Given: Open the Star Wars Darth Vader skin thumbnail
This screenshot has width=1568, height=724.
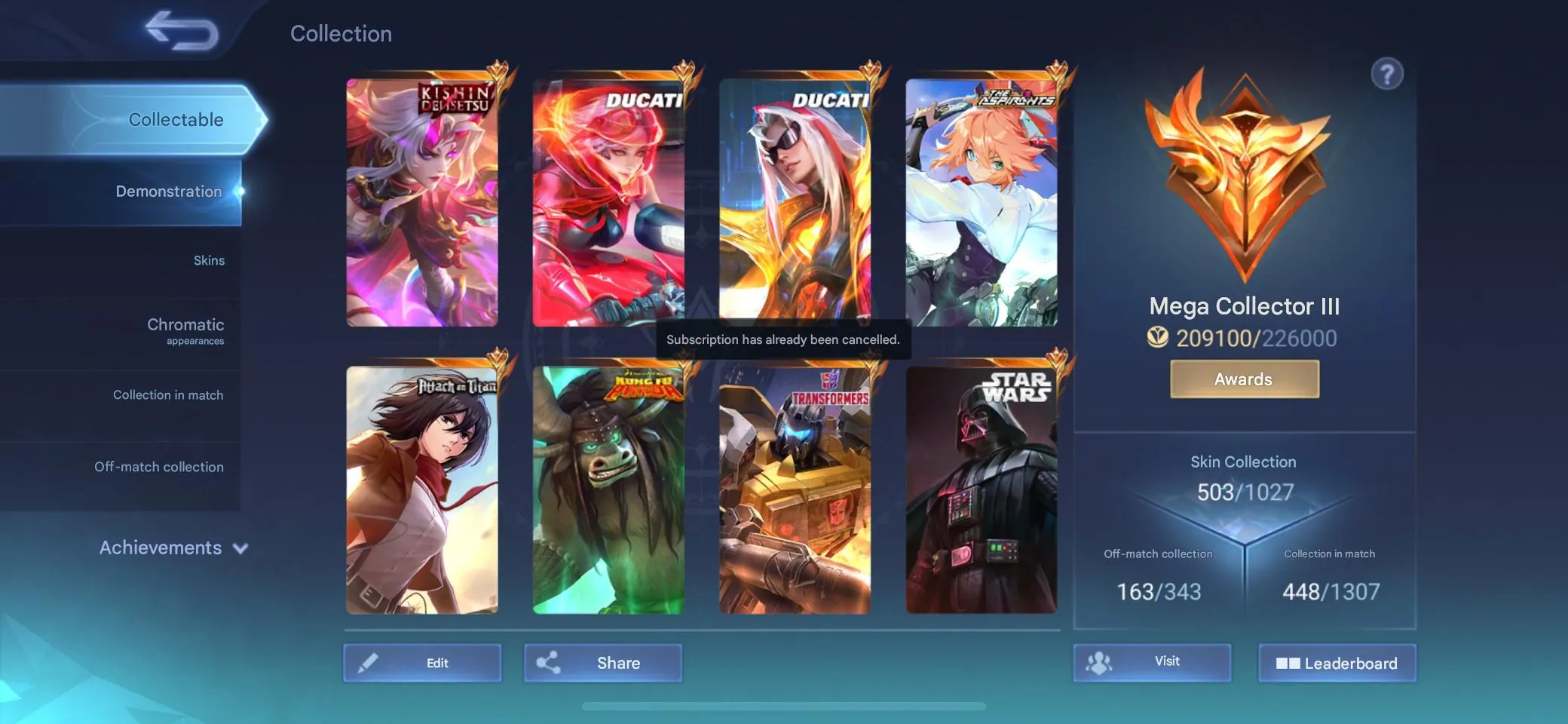Looking at the screenshot, I should point(980,490).
